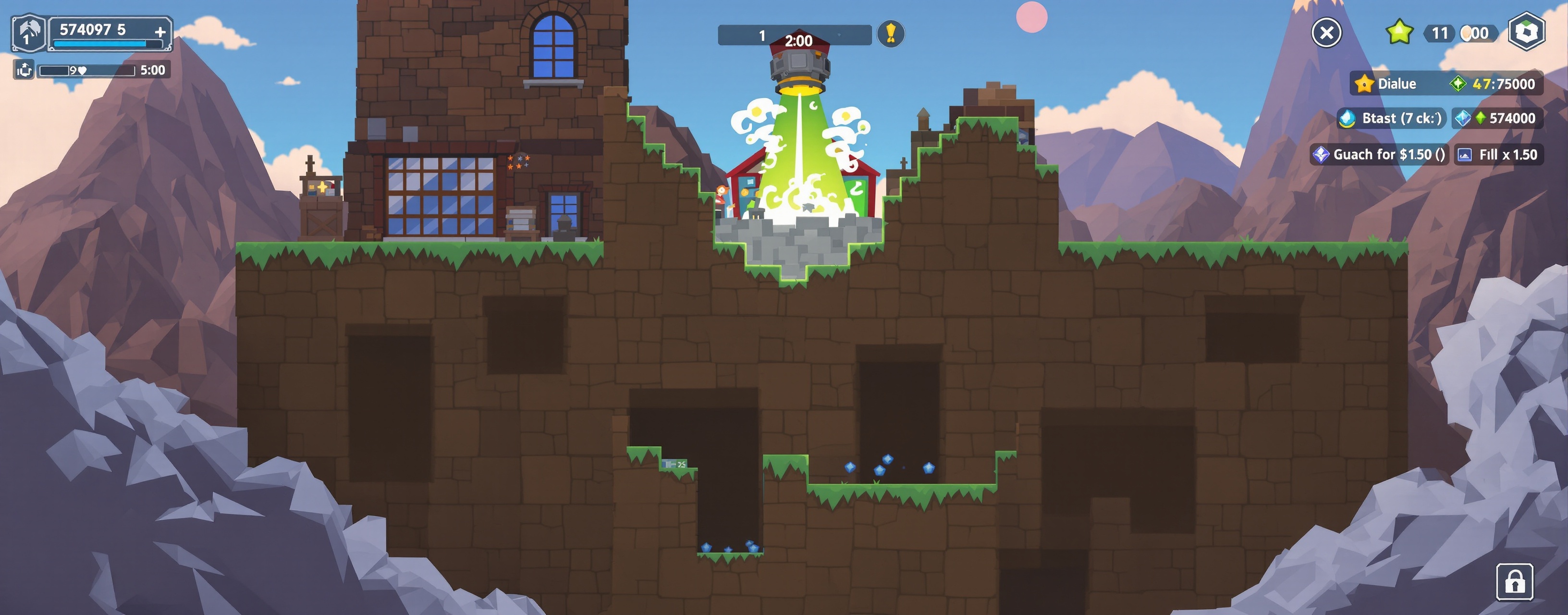Close using the circled X button
The width and height of the screenshot is (1568, 615).
point(1326,32)
